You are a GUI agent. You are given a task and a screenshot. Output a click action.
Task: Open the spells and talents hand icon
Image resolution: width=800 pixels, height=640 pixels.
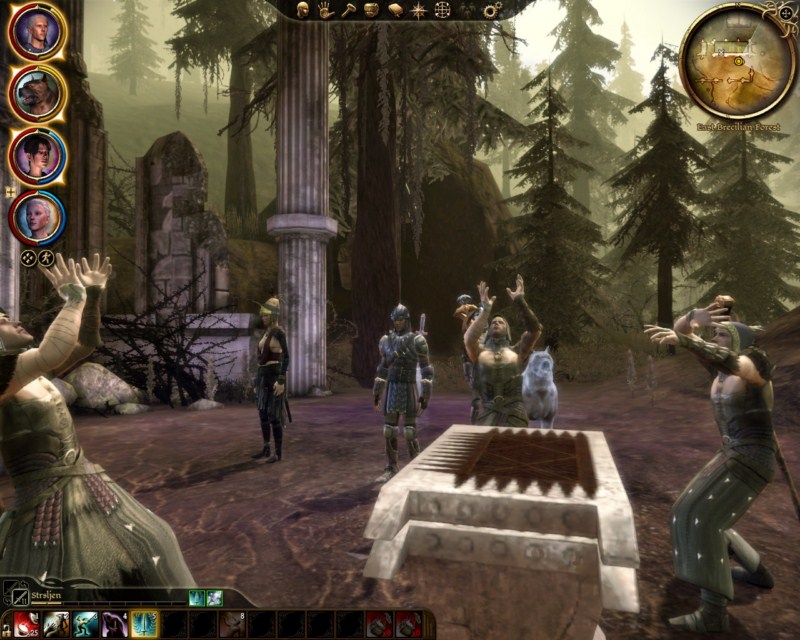(326, 10)
